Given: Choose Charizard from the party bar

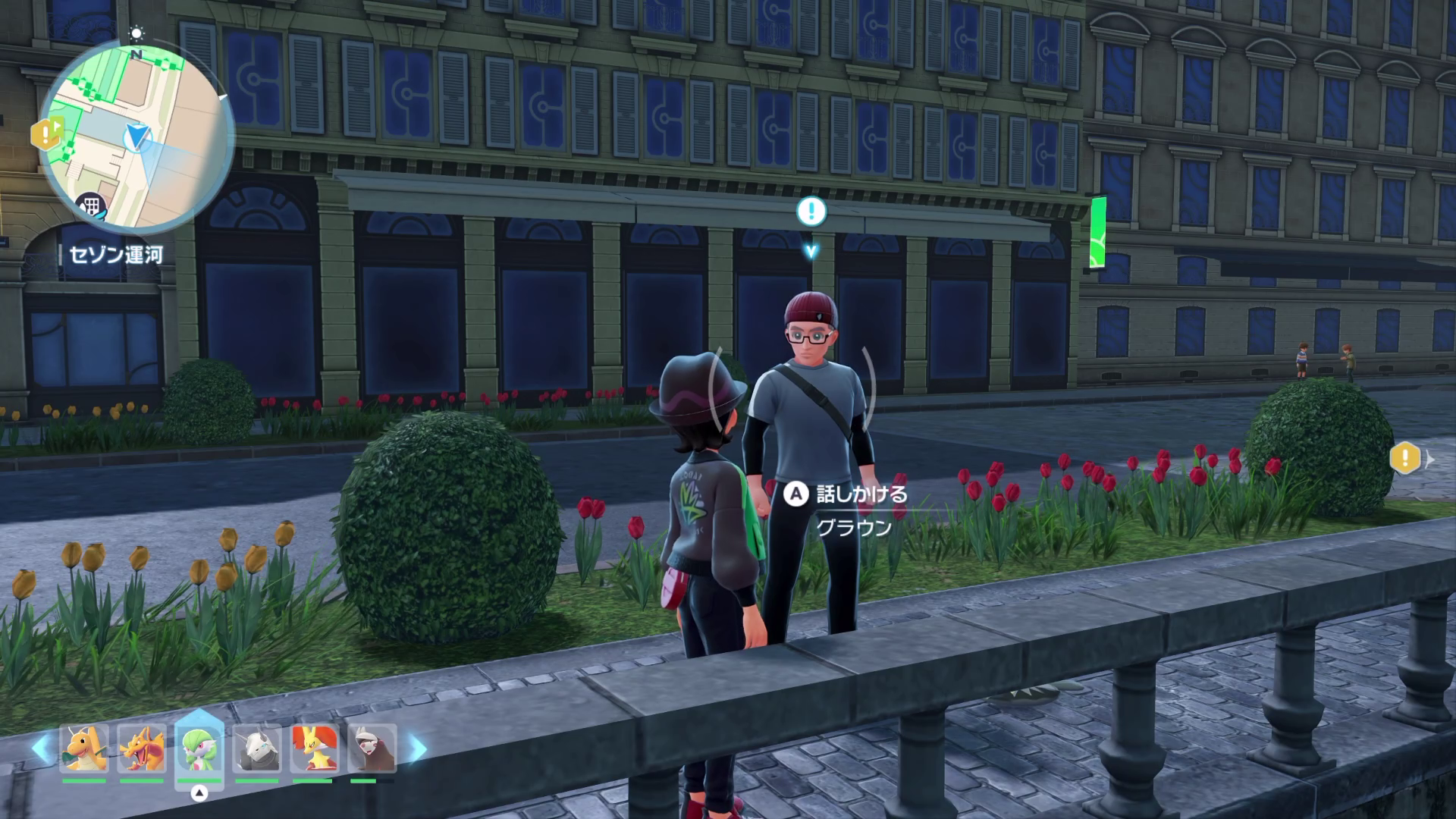Looking at the screenshot, I should coord(142,748).
